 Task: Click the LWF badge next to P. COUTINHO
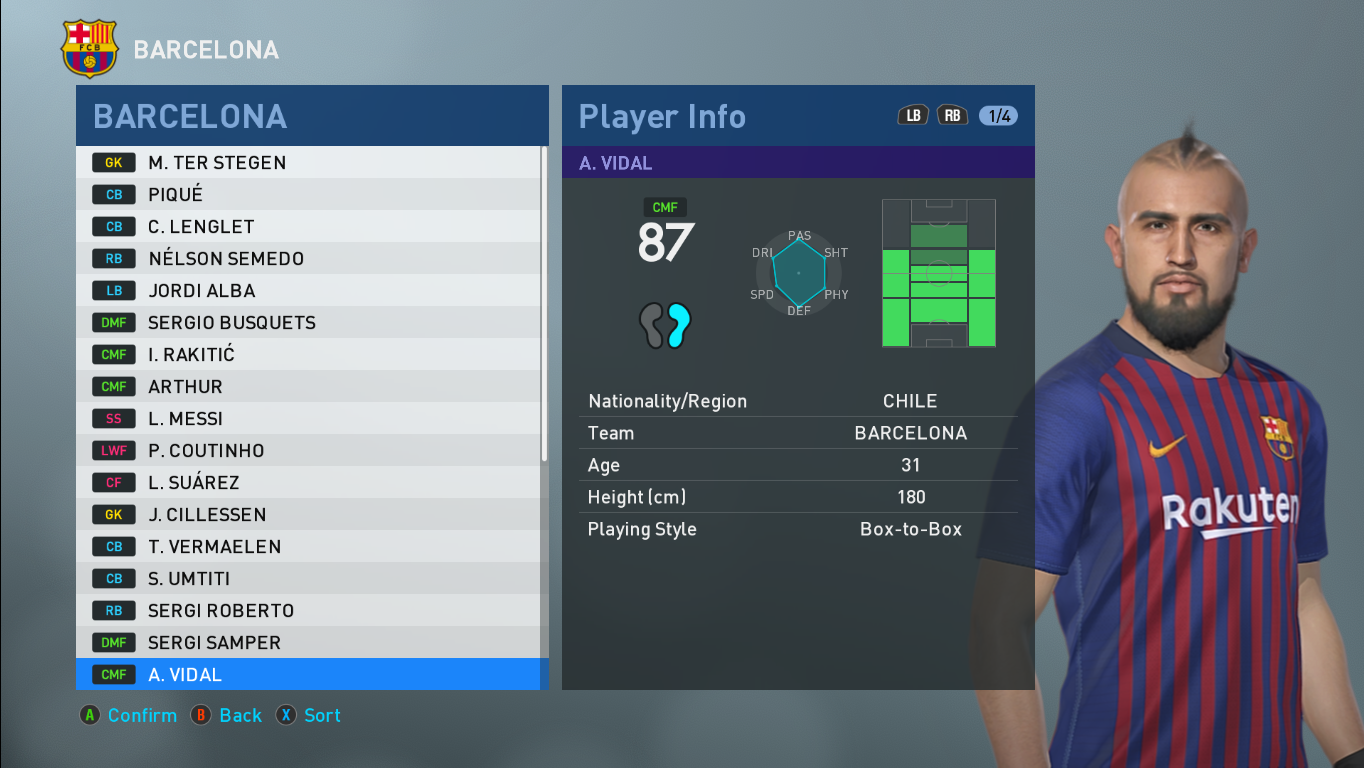click(113, 450)
